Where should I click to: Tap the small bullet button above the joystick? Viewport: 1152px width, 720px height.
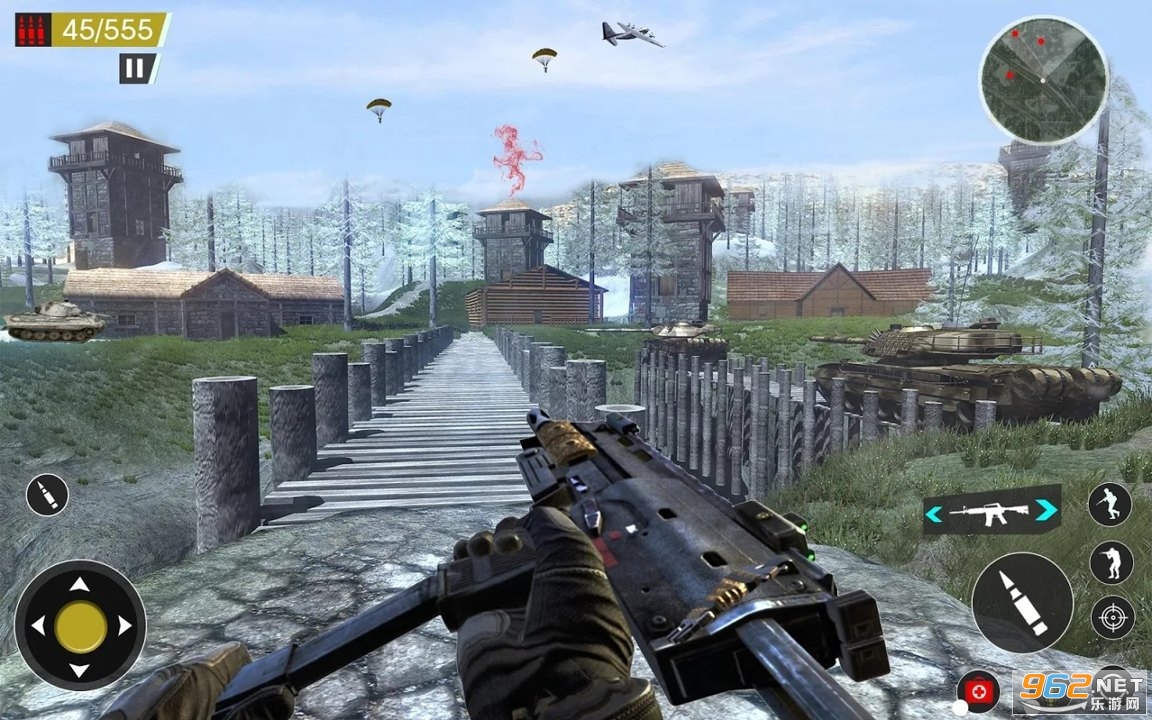pyautogui.click(x=47, y=494)
